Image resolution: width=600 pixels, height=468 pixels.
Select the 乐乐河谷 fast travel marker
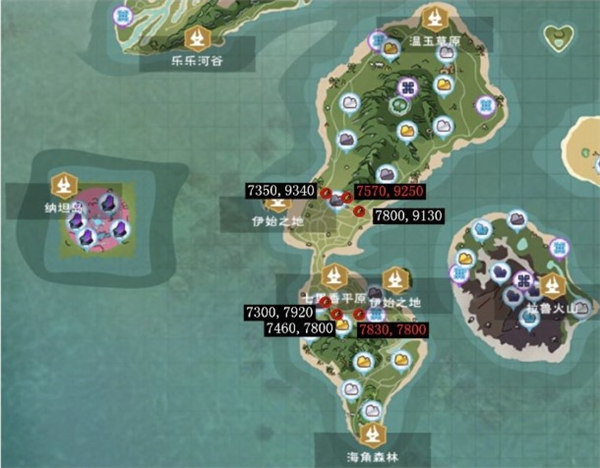pos(197,39)
